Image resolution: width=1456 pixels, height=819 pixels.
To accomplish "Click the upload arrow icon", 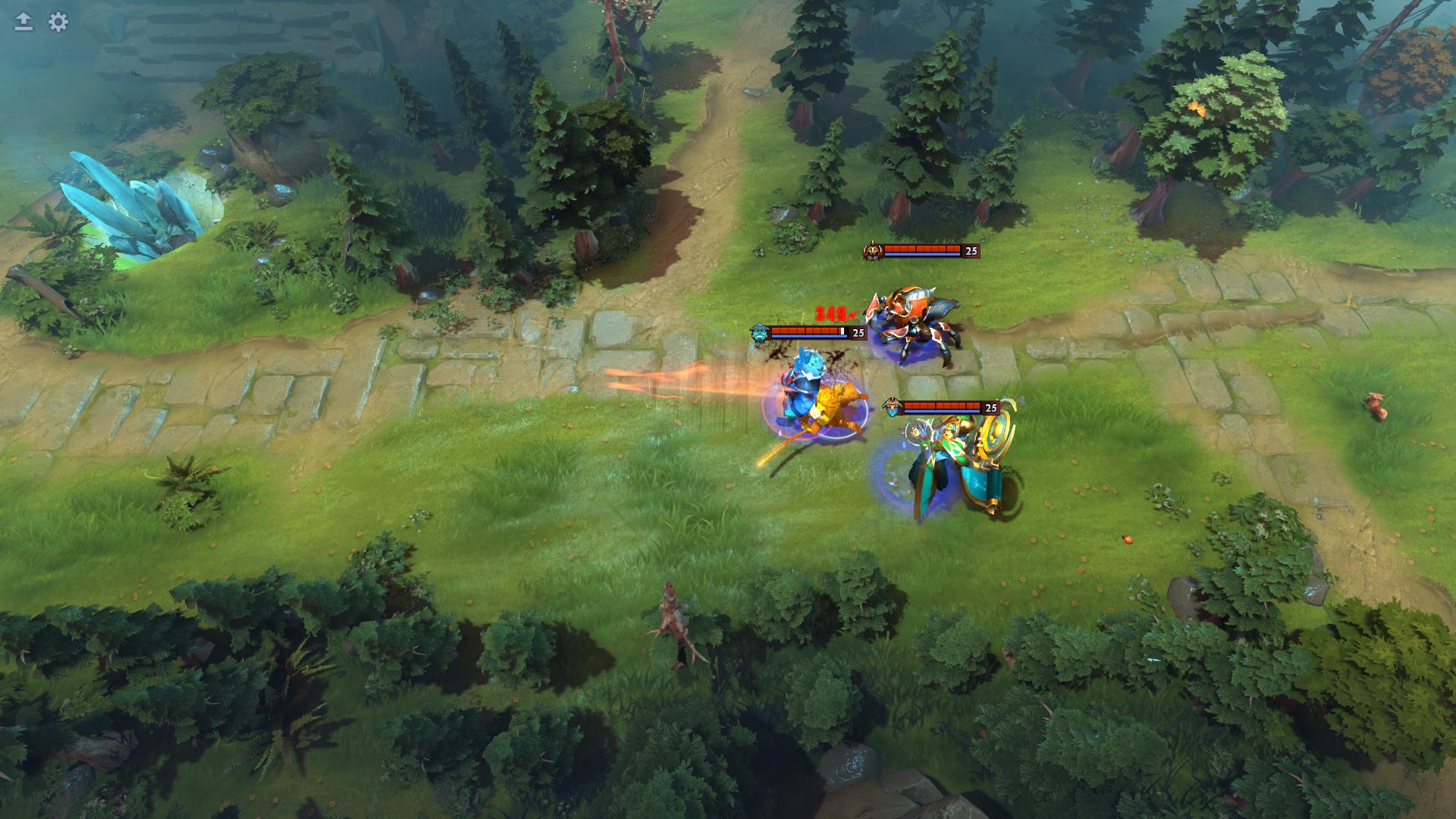I will (24, 22).
